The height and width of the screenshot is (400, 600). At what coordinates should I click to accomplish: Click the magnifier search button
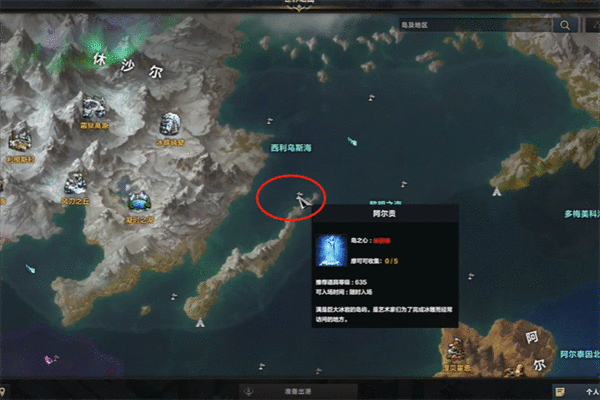click(x=566, y=25)
